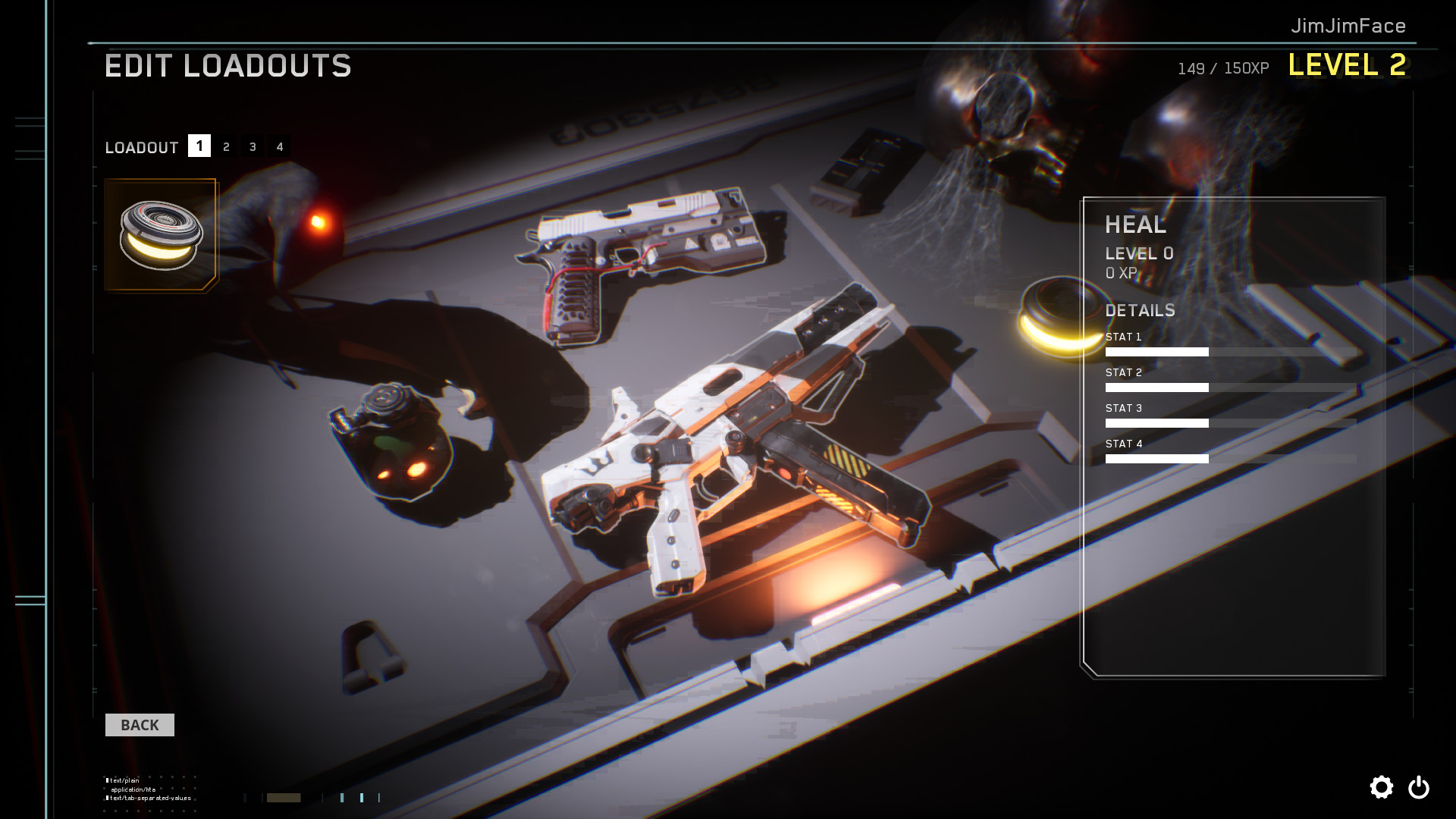Switch to Loadout 2
The height and width of the screenshot is (819, 1456).
[x=225, y=147]
